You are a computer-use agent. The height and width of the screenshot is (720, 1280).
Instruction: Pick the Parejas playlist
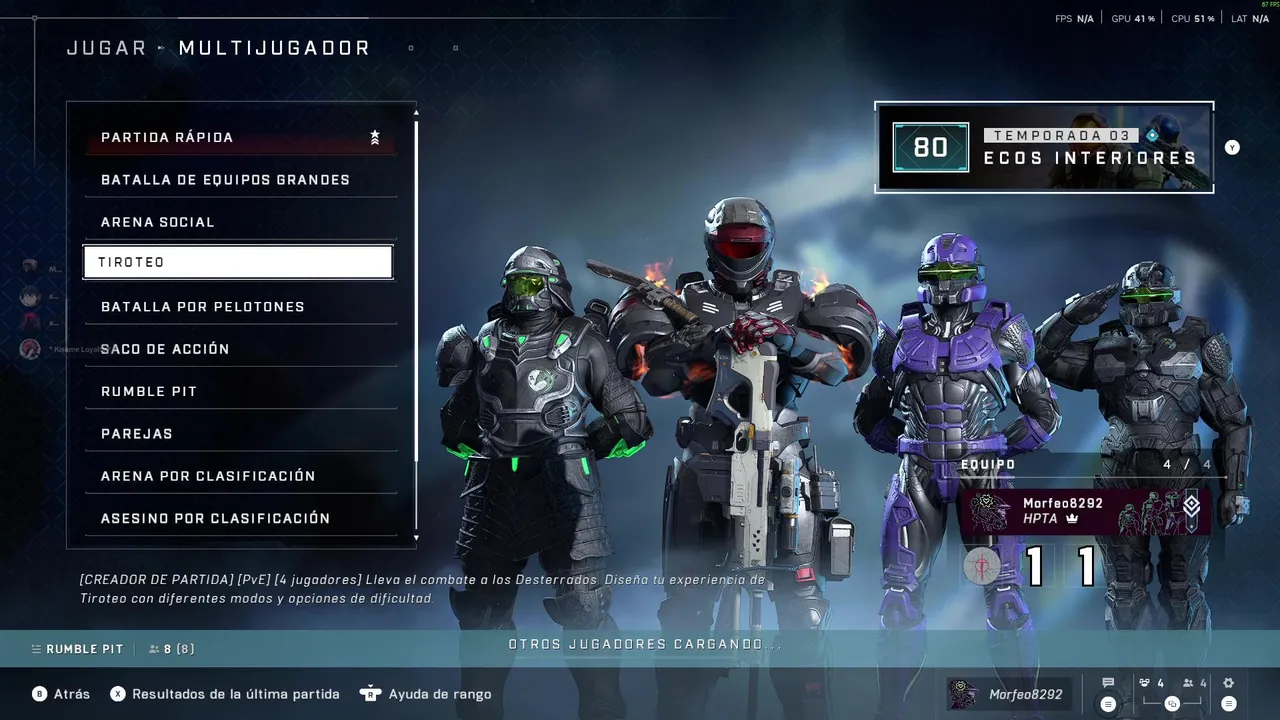[240, 434]
